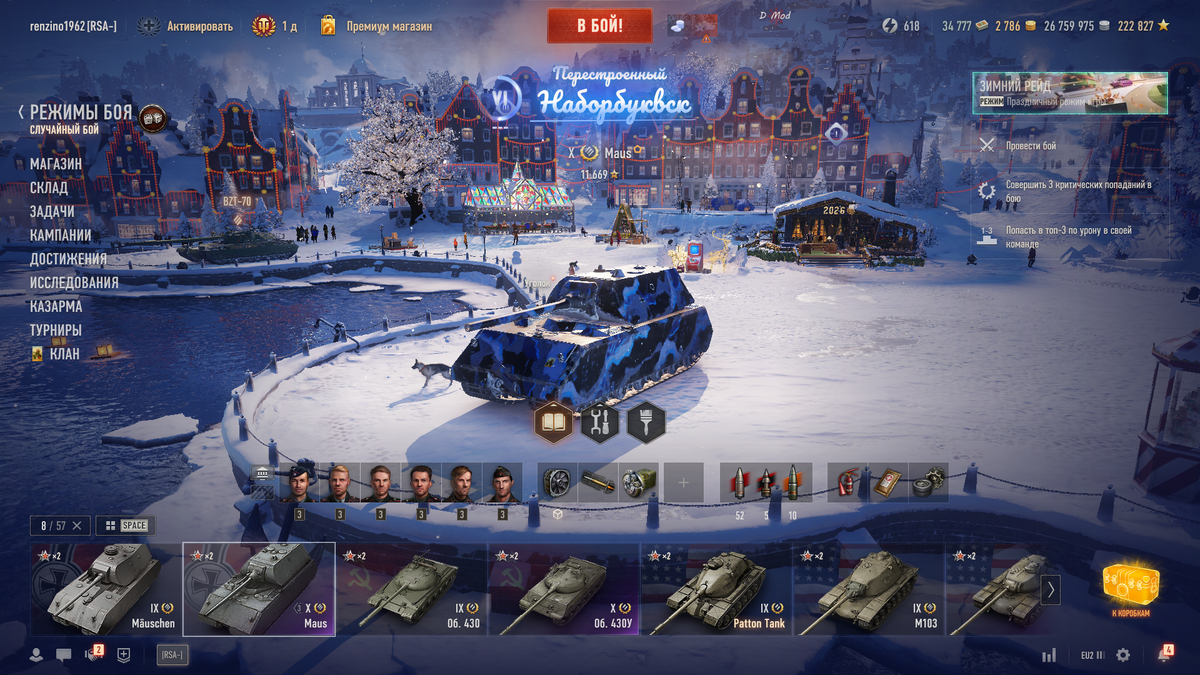This screenshot has width=1200, height=675.
Task: Open the КЛАН clan menu
Action: (x=64, y=353)
